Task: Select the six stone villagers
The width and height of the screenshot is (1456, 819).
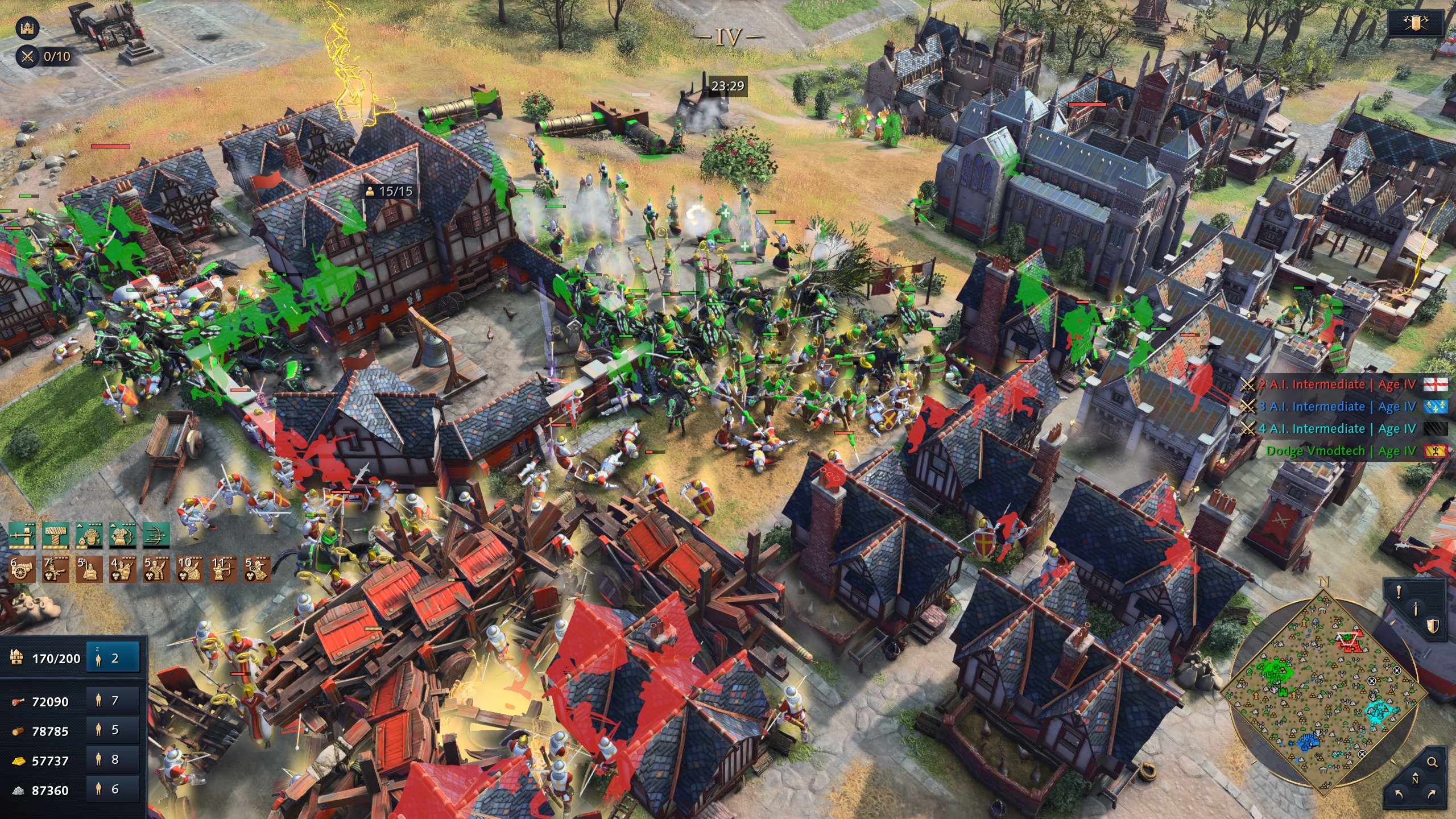Action: [x=113, y=789]
